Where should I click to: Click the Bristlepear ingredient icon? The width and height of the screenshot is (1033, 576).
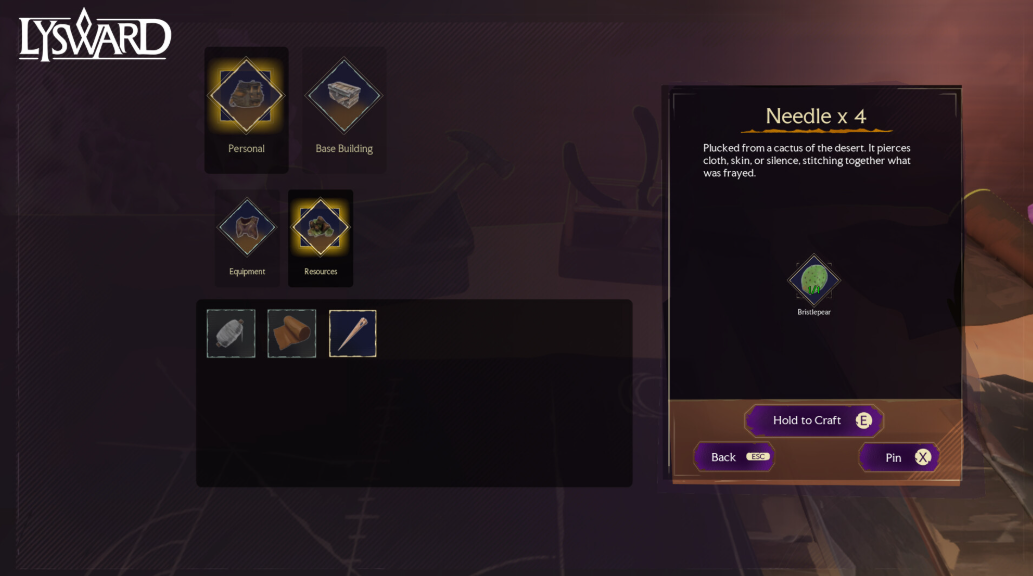pos(814,281)
